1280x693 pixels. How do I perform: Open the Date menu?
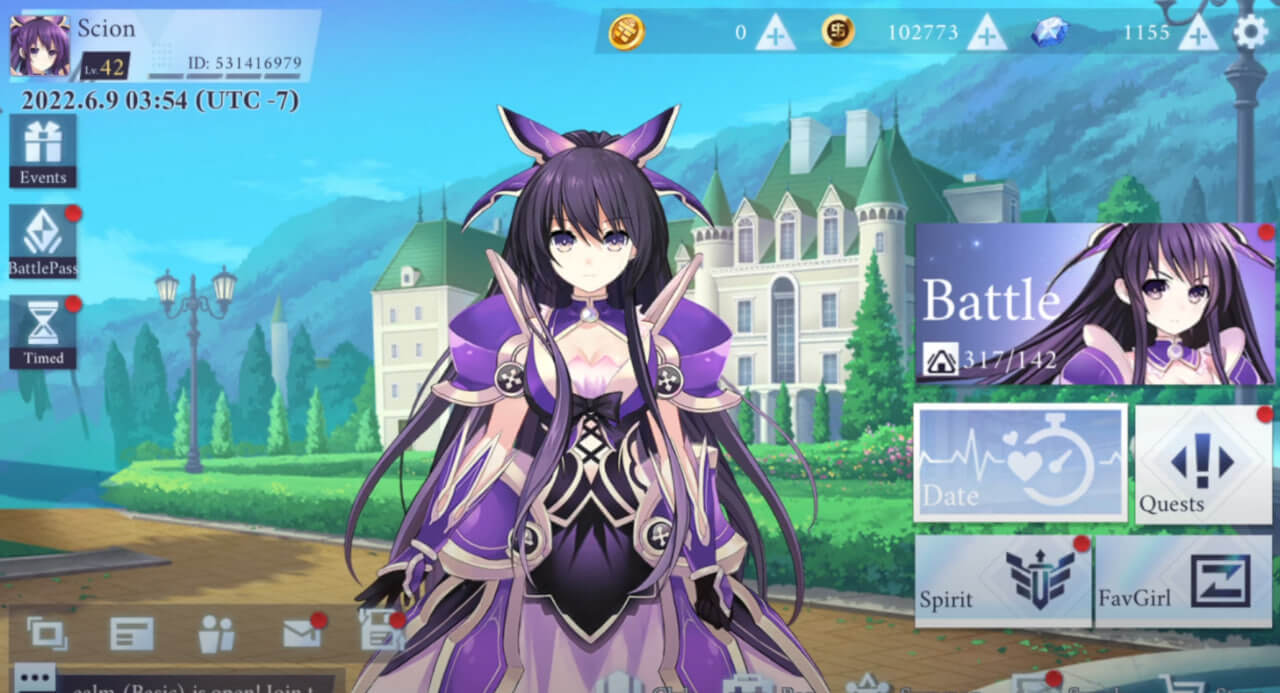tap(1020, 462)
